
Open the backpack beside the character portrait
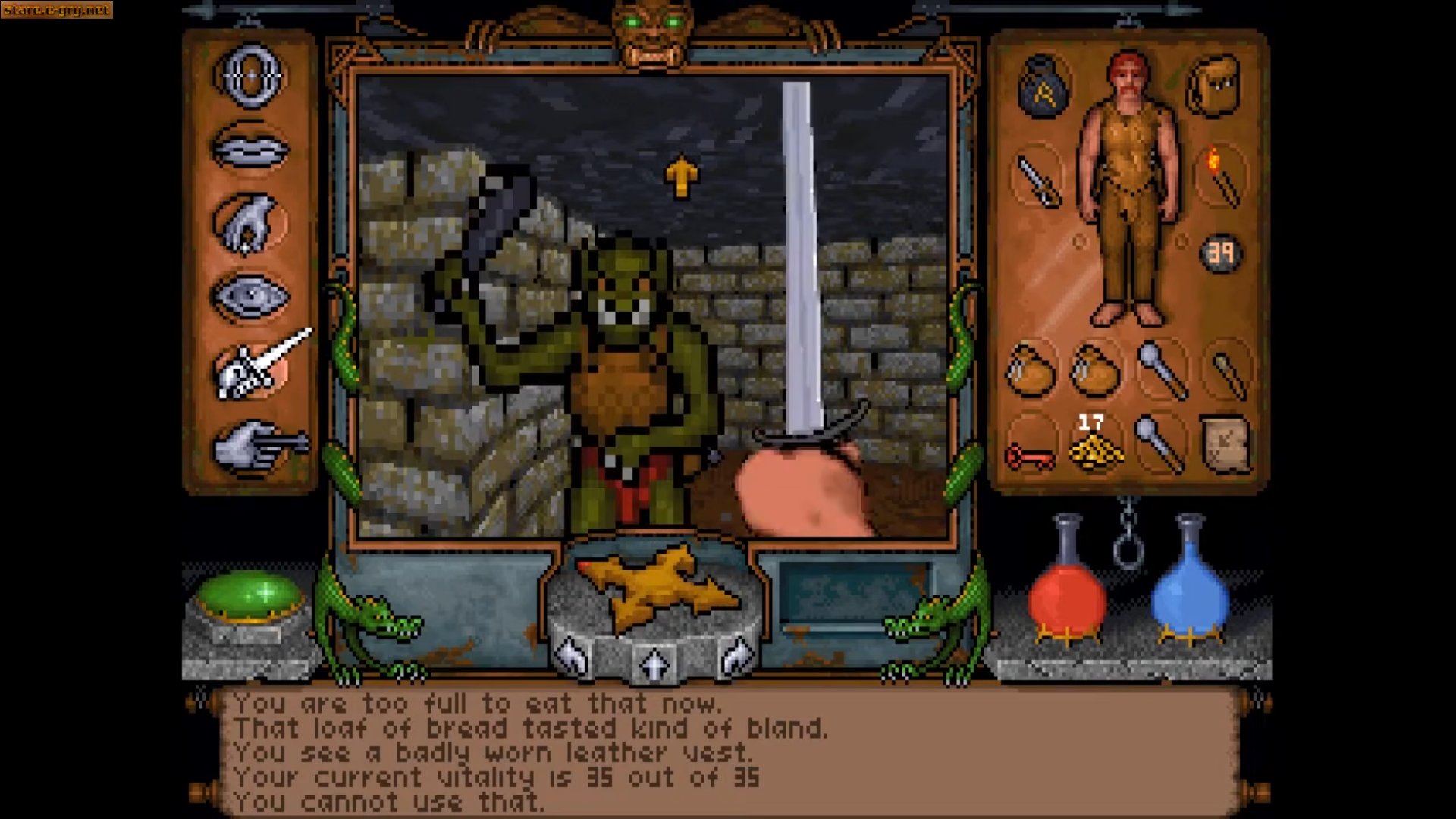[1213, 83]
